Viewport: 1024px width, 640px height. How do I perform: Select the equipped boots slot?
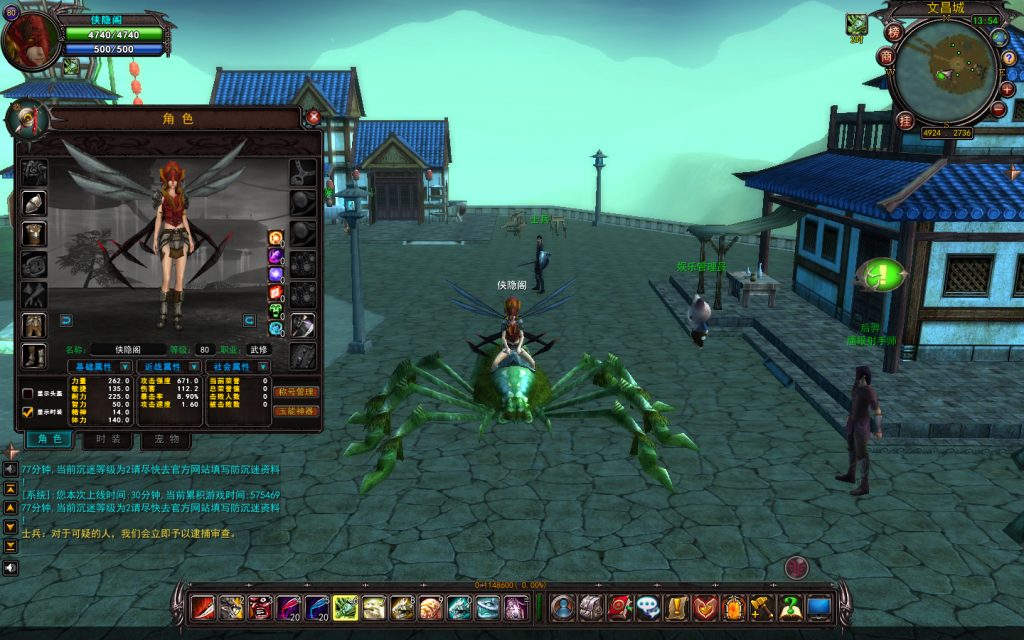(x=34, y=356)
